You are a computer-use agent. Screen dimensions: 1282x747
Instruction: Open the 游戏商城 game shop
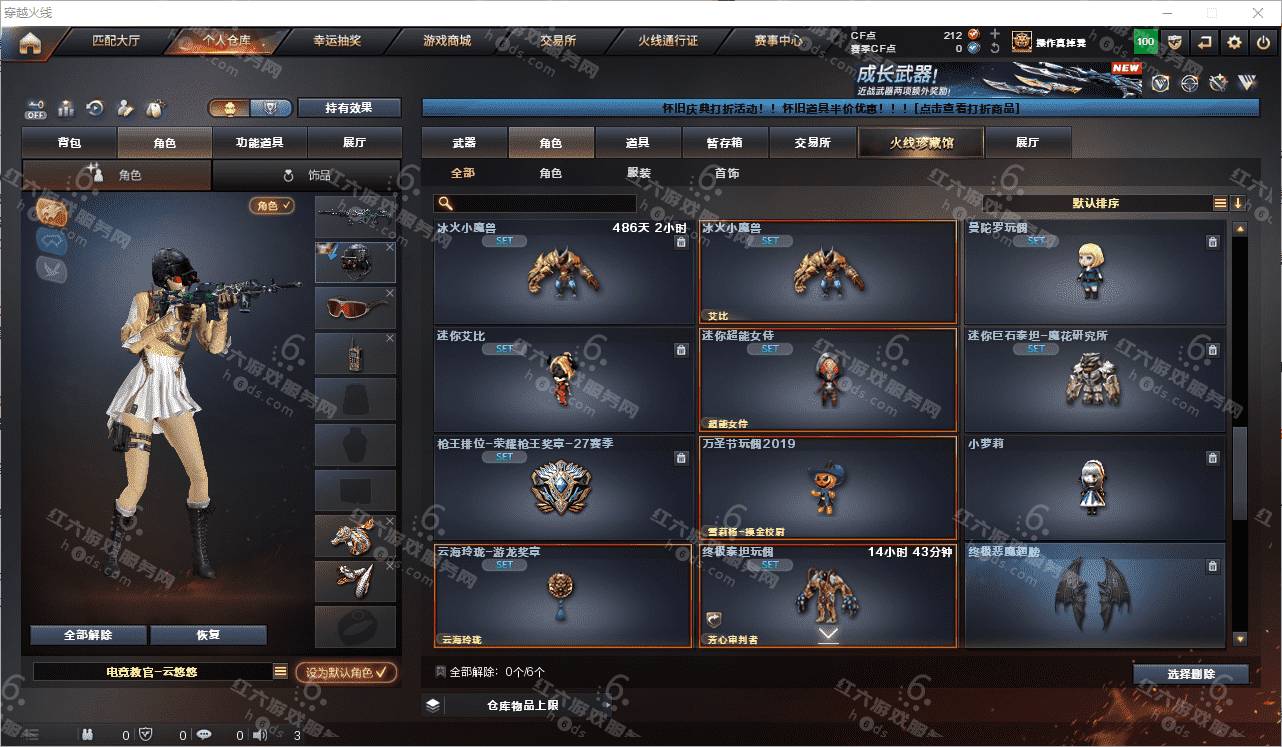click(446, 41)
